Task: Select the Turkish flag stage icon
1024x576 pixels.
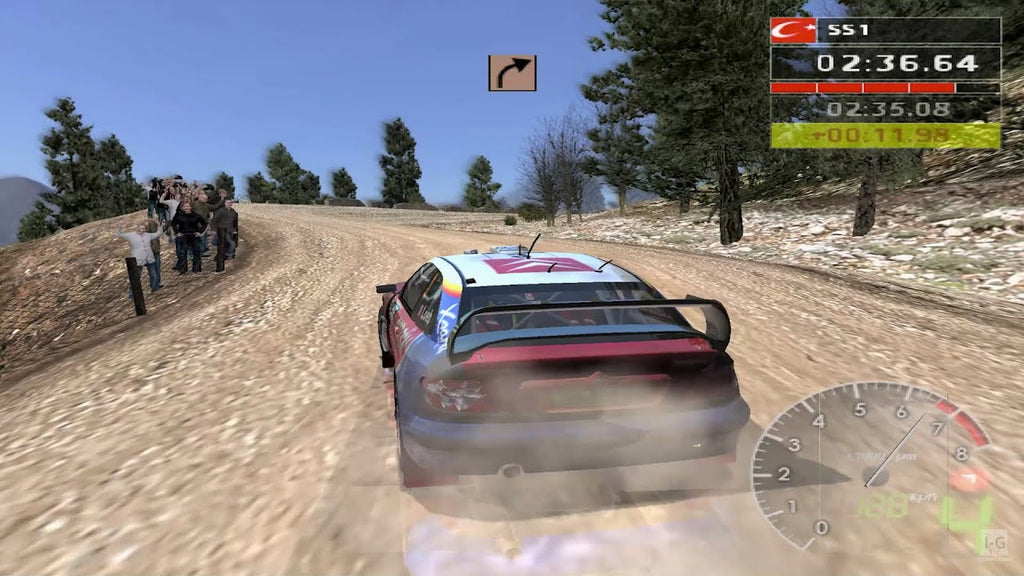Action: (793, 30)
